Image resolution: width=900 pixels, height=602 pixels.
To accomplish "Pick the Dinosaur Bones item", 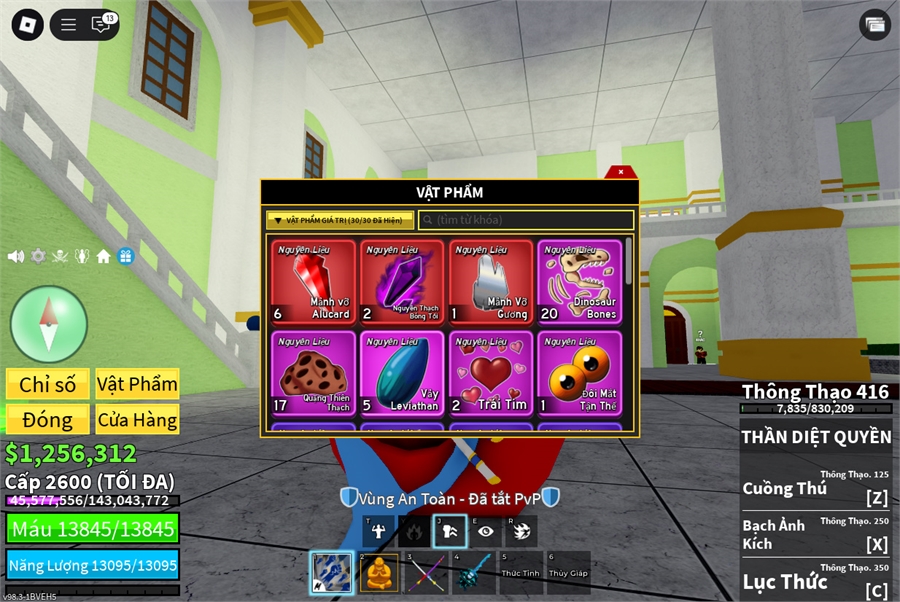I will point(580,281).
